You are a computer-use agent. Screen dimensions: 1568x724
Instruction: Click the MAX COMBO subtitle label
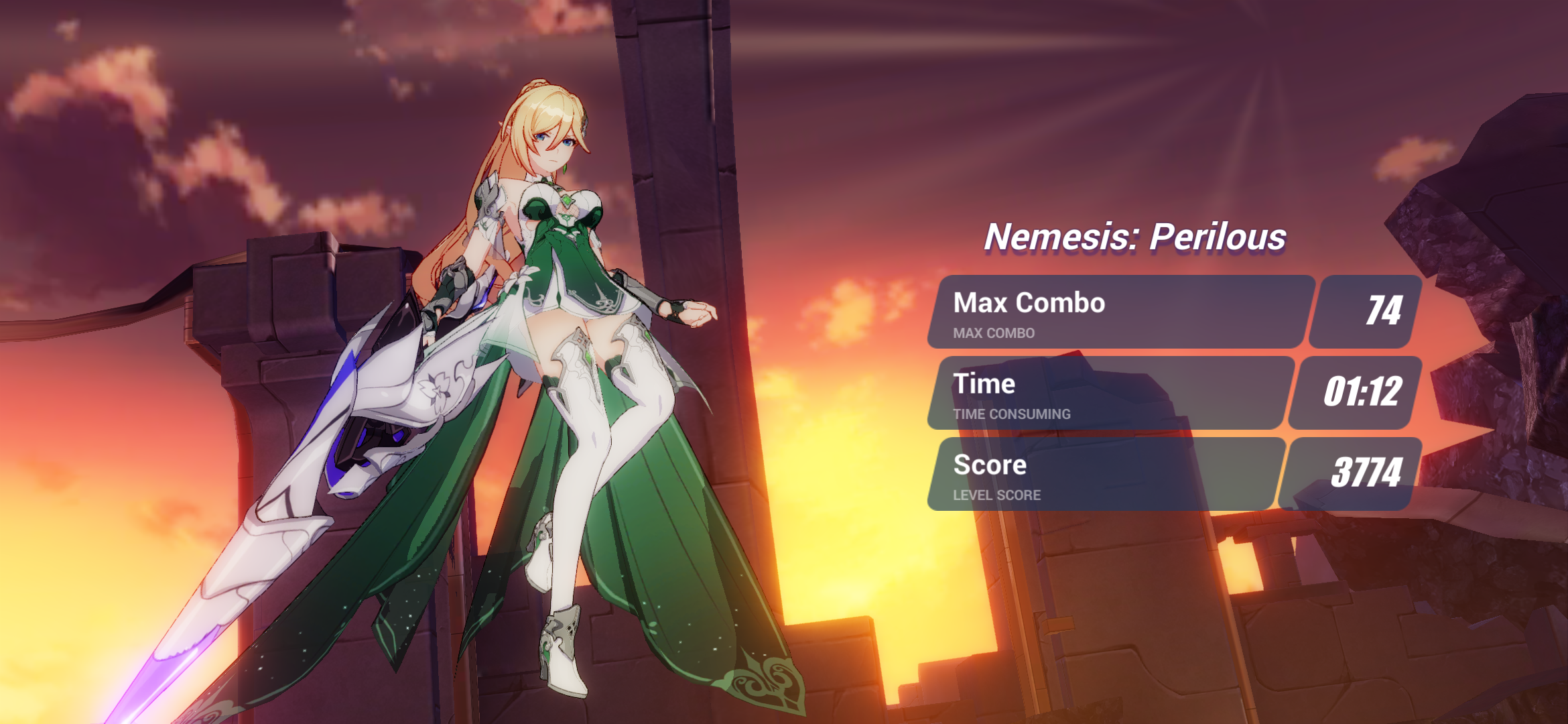click(993, 333)
